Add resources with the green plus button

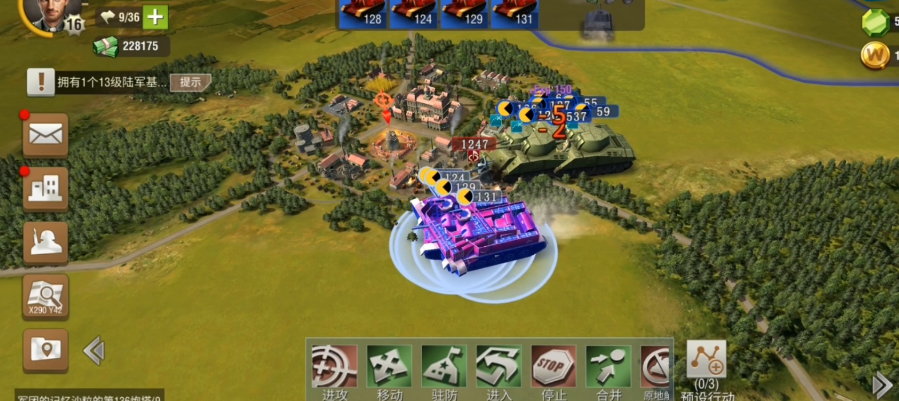point(155,17)
